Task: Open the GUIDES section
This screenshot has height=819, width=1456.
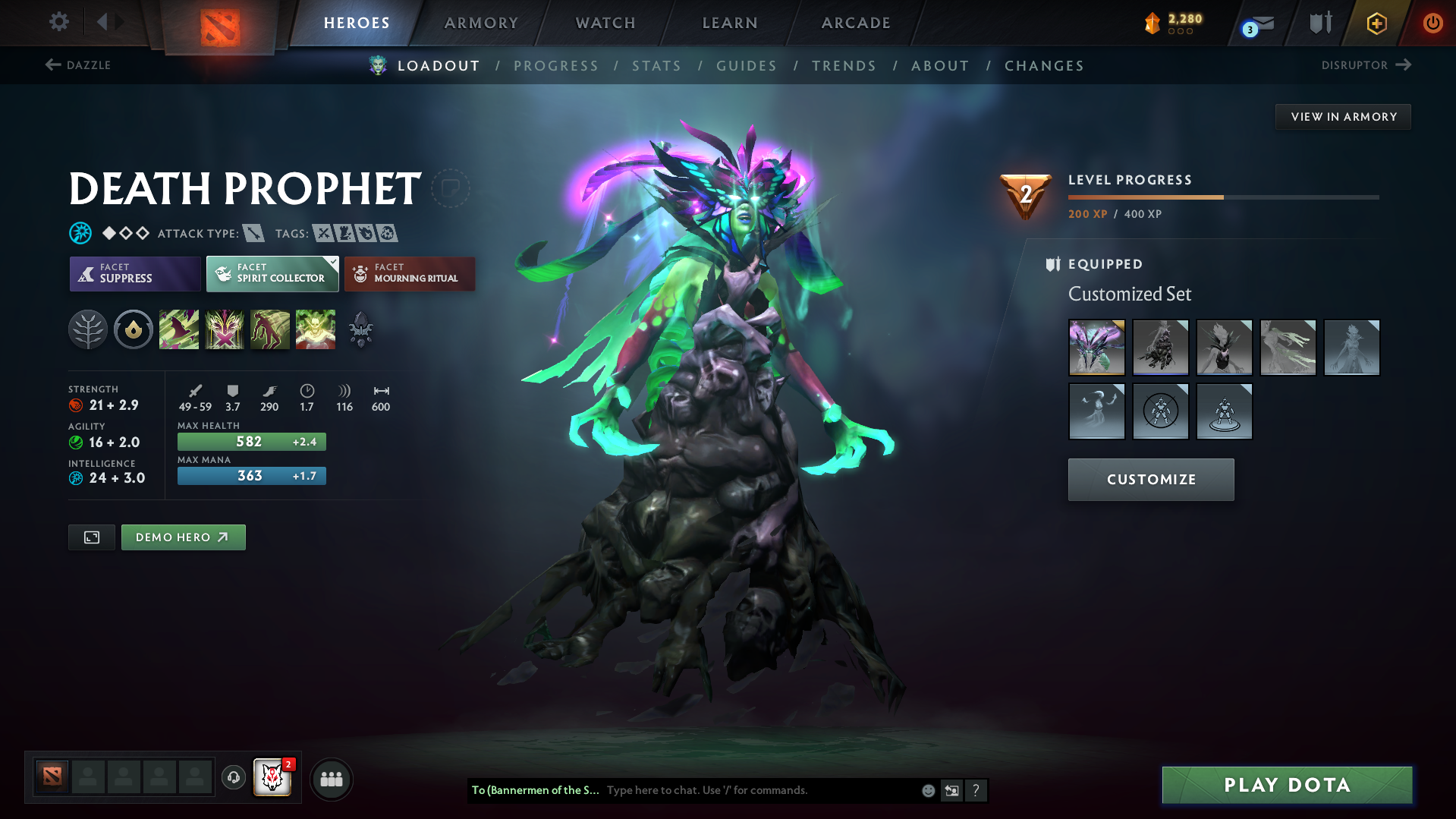Action: click(x=747, y=66)
